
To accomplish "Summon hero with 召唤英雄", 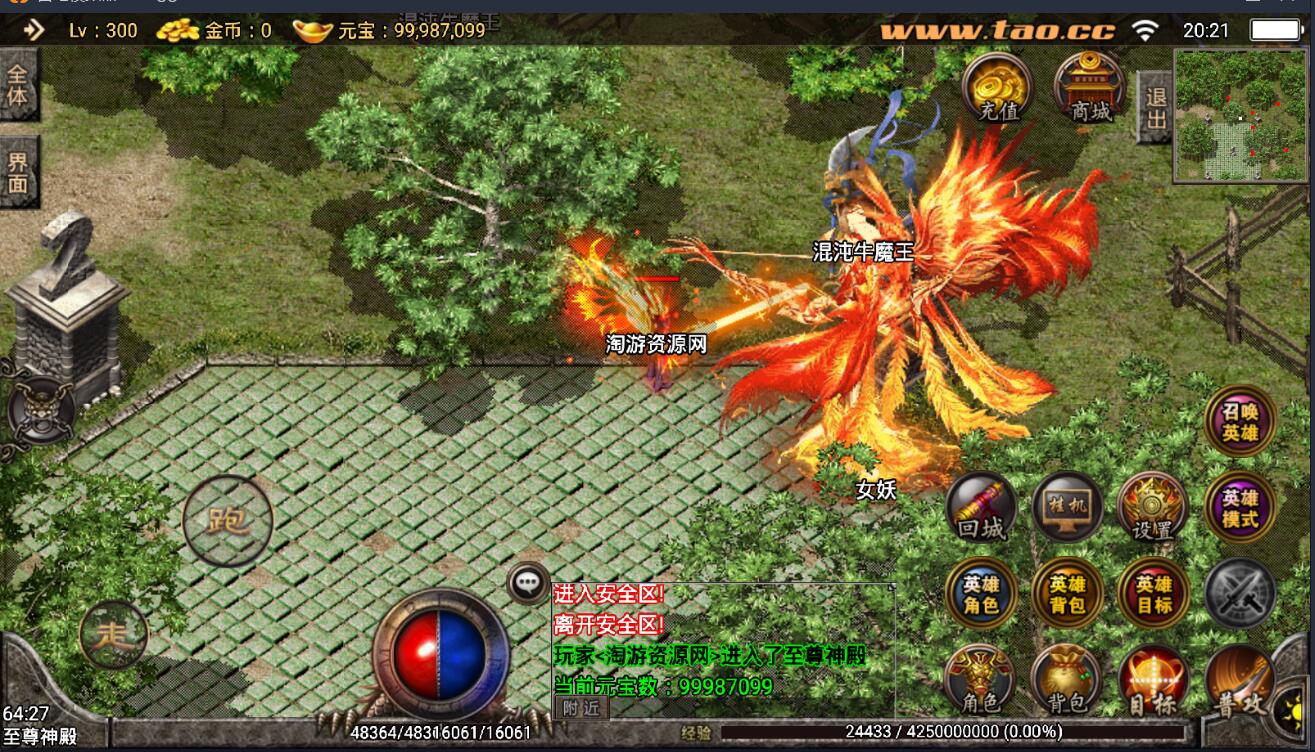I will (1239, 422).
